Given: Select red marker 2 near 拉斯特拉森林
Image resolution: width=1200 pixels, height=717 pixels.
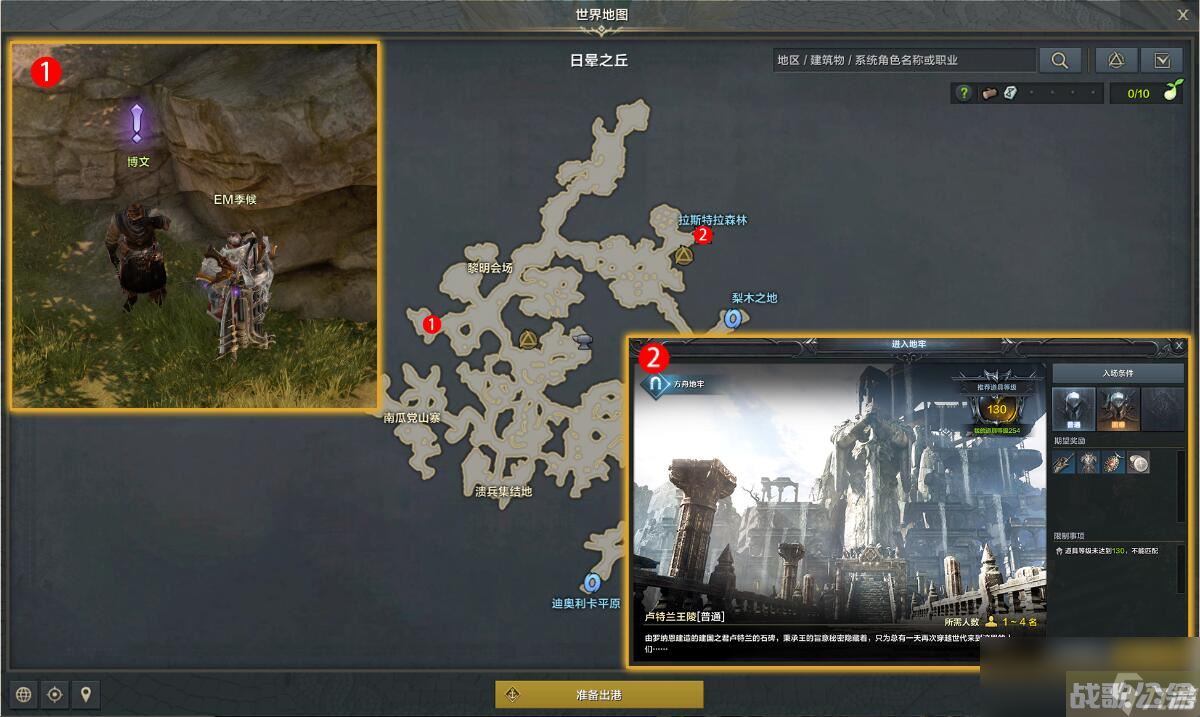Looking at the screenshot, I should 703,236.
